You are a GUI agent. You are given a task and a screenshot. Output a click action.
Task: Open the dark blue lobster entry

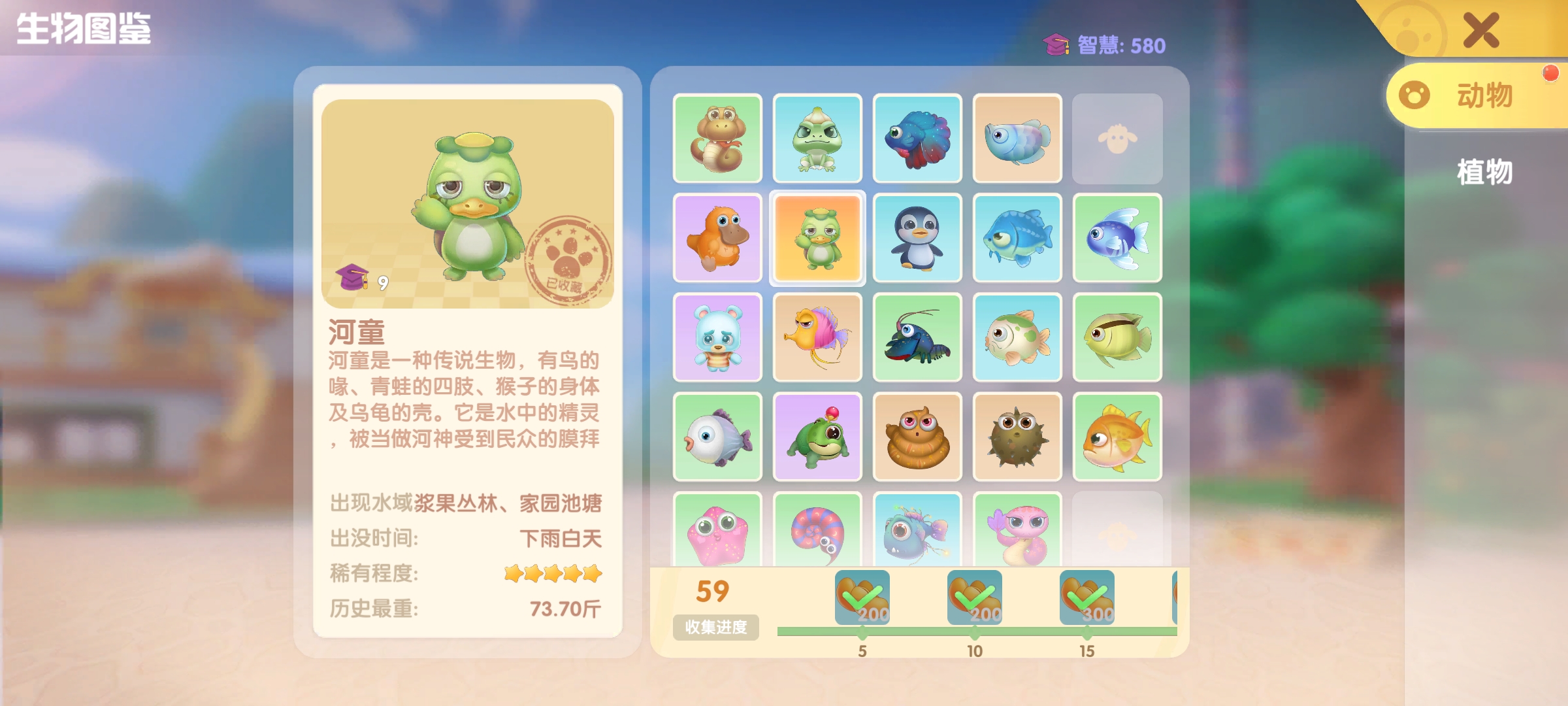(x=917, y=338)
